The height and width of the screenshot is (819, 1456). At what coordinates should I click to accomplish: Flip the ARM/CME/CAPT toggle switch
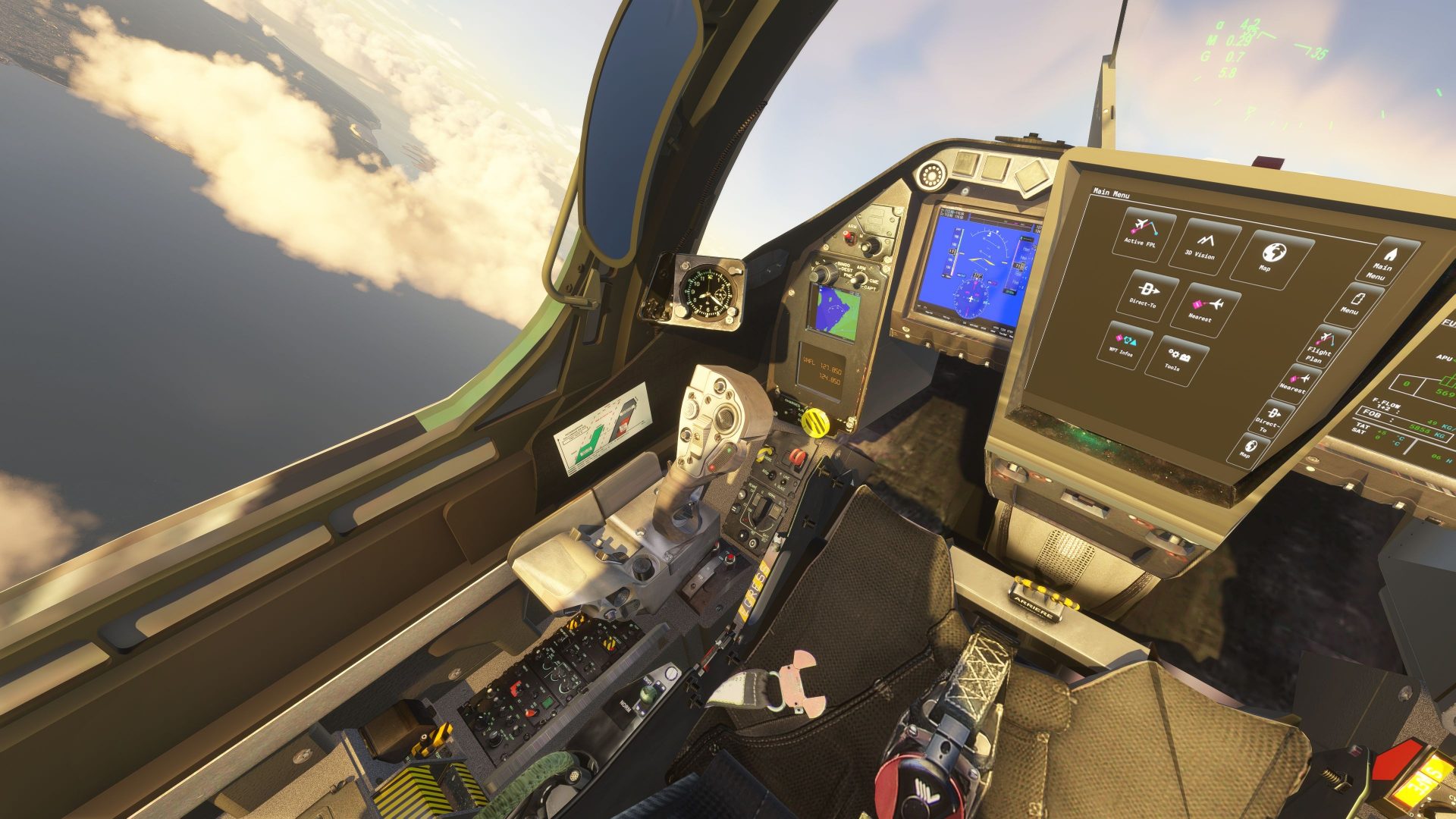pos(857,279)
